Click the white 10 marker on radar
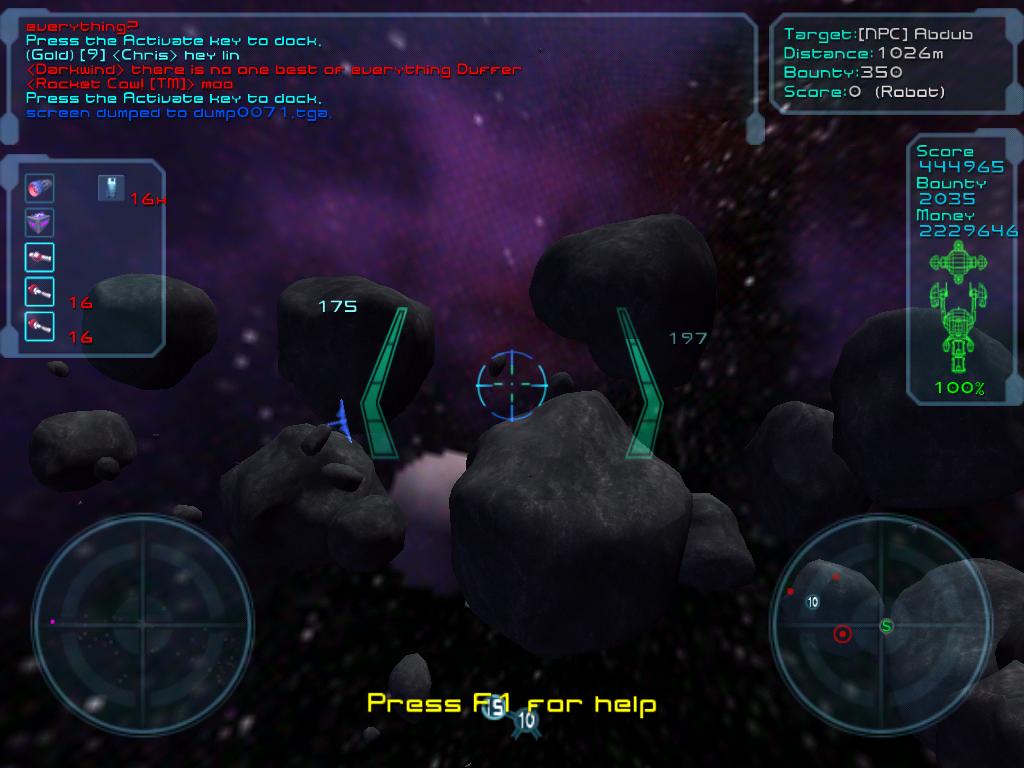The height and width of the screenshot is (768, 1024). [x=813, y=602]
